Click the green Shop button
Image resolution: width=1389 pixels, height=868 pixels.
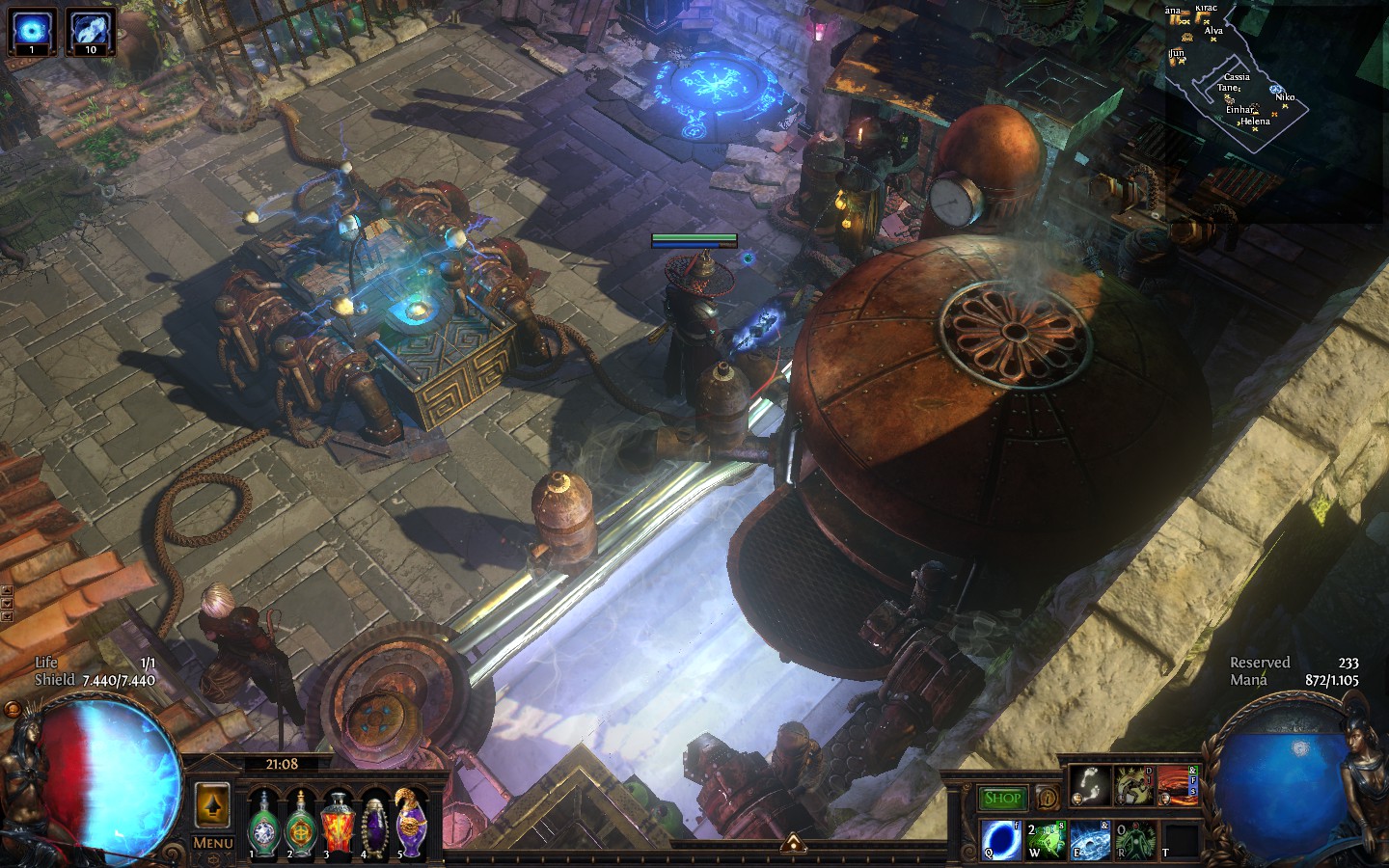click(1003, 797)
